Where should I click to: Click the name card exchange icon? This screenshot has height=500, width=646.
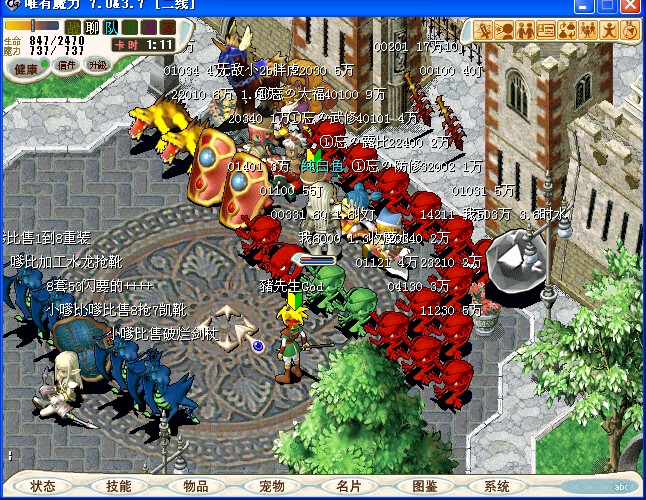(x=546, y=29)
